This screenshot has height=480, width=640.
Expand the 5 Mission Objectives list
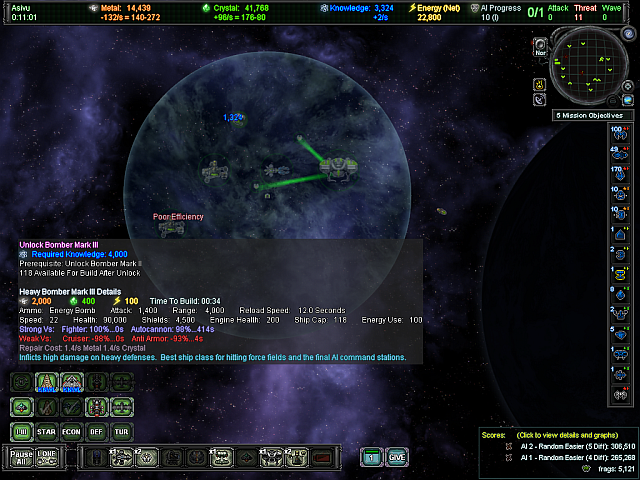coord(590,116)
